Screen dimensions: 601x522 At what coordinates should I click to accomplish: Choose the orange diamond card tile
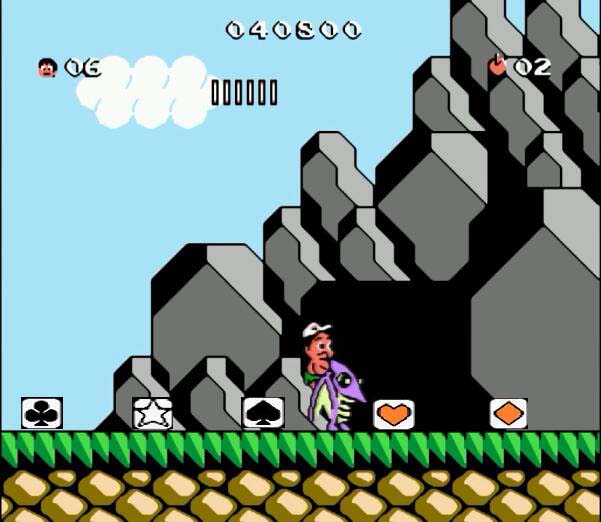pos(508,413)
